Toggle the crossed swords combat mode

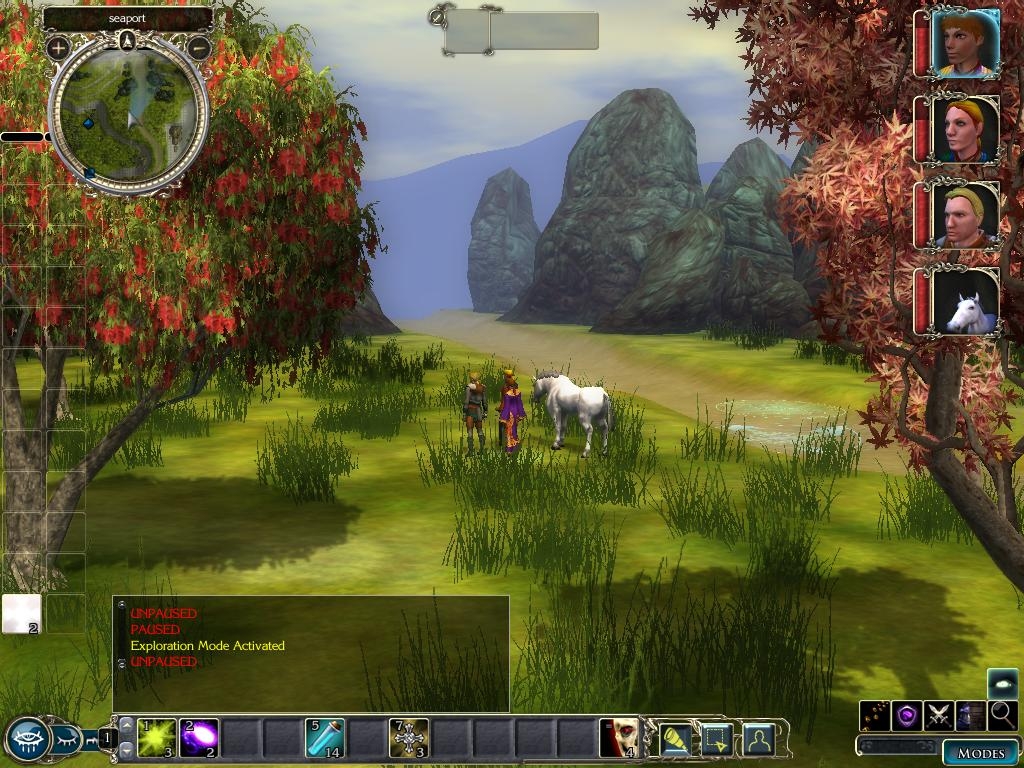click(x=938, y=715)
